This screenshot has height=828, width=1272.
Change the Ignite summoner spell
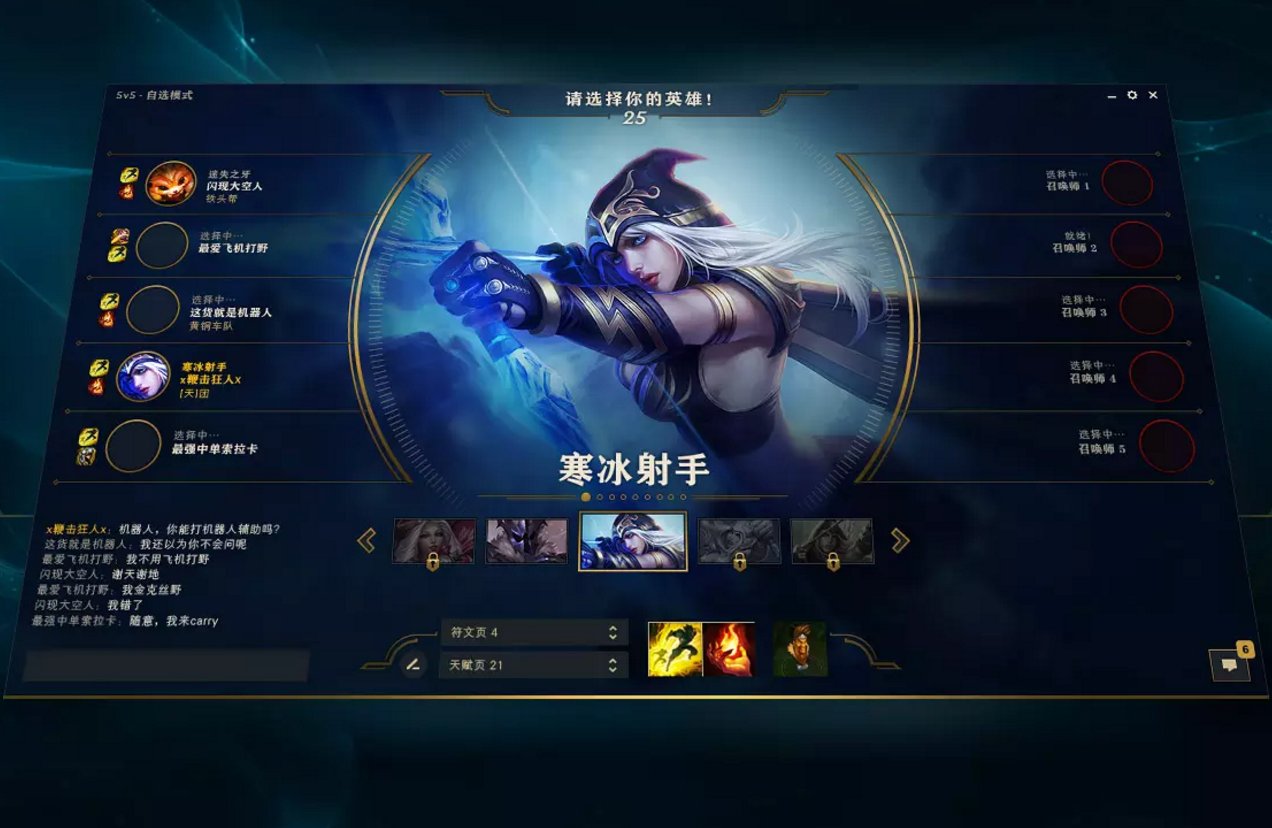click(728, 649)
